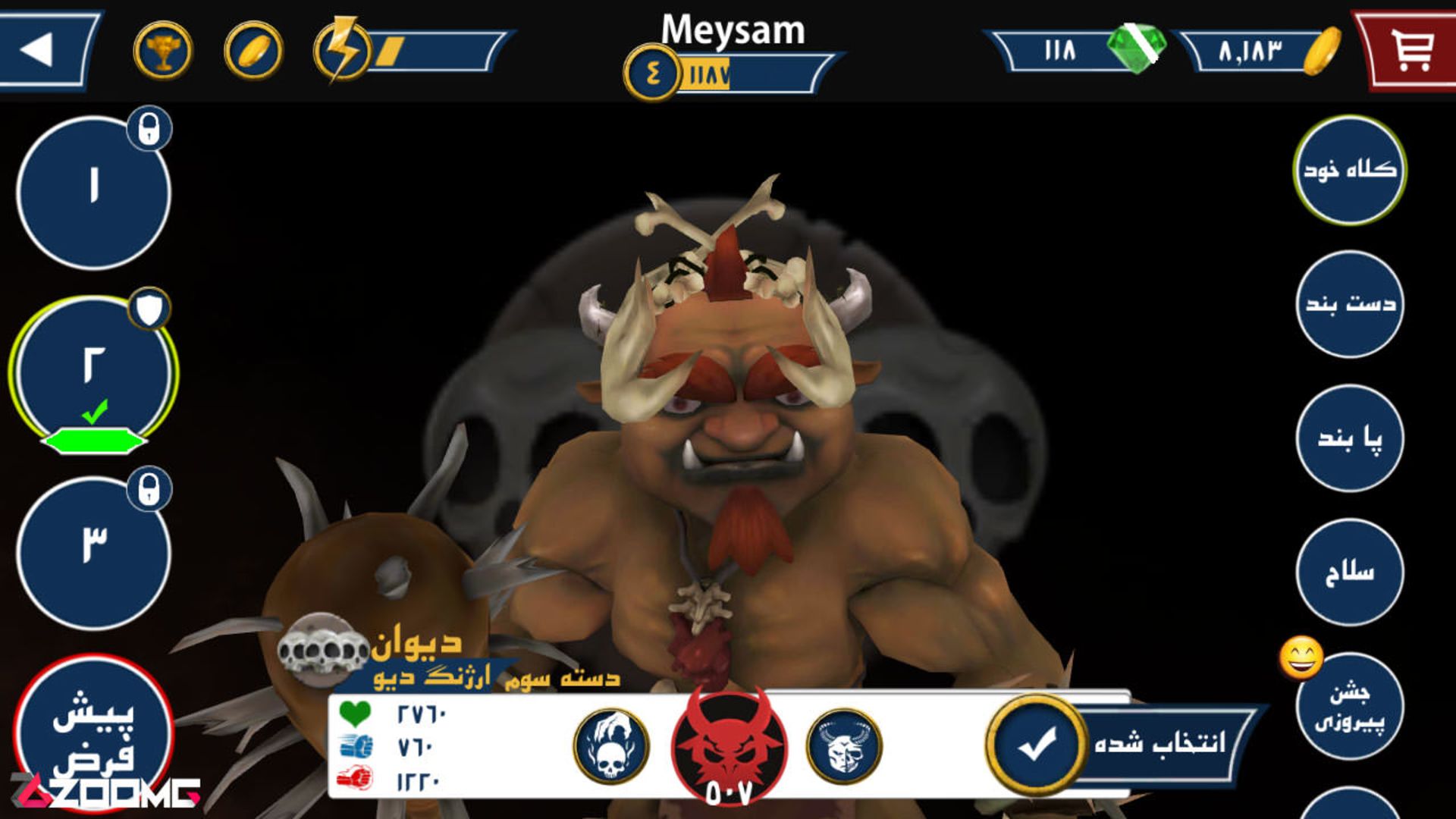This screenshot has height=819, width=1456.
Task: Open the پا بند anklet category
Action: (x=1349, y=438)
